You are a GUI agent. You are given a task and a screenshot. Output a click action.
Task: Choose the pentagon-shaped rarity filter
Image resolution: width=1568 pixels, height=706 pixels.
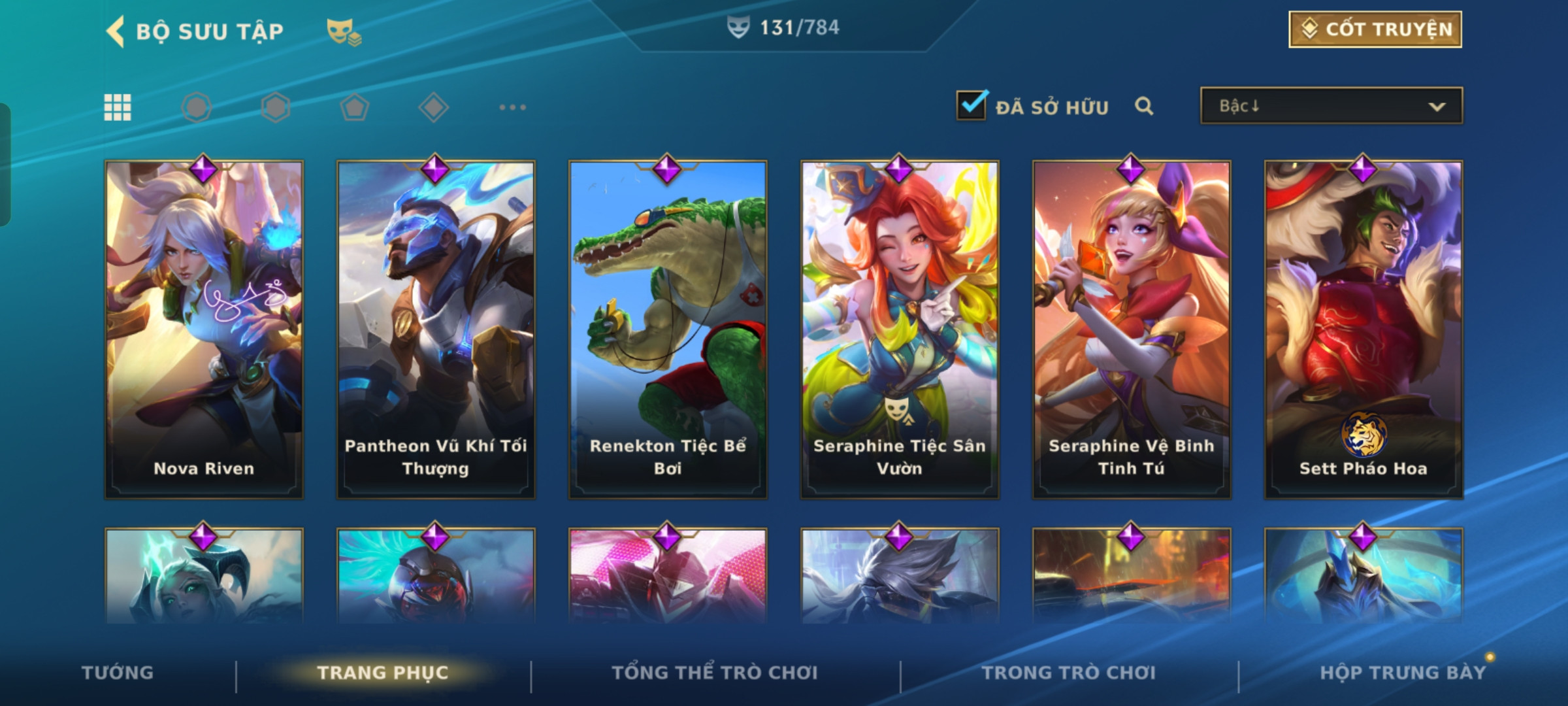coord(354,107)
